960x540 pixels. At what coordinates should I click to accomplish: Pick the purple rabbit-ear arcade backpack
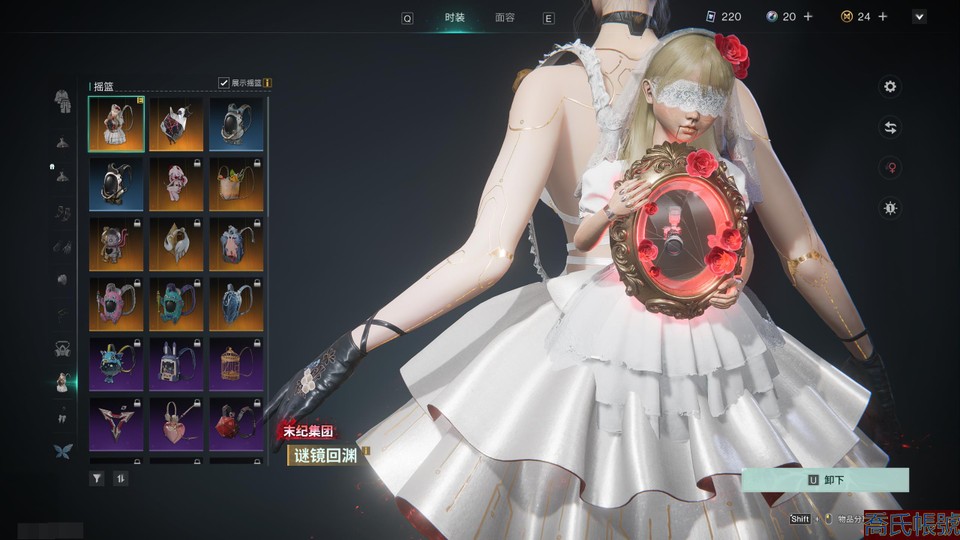pyautogui.click(x=176, y=364)
